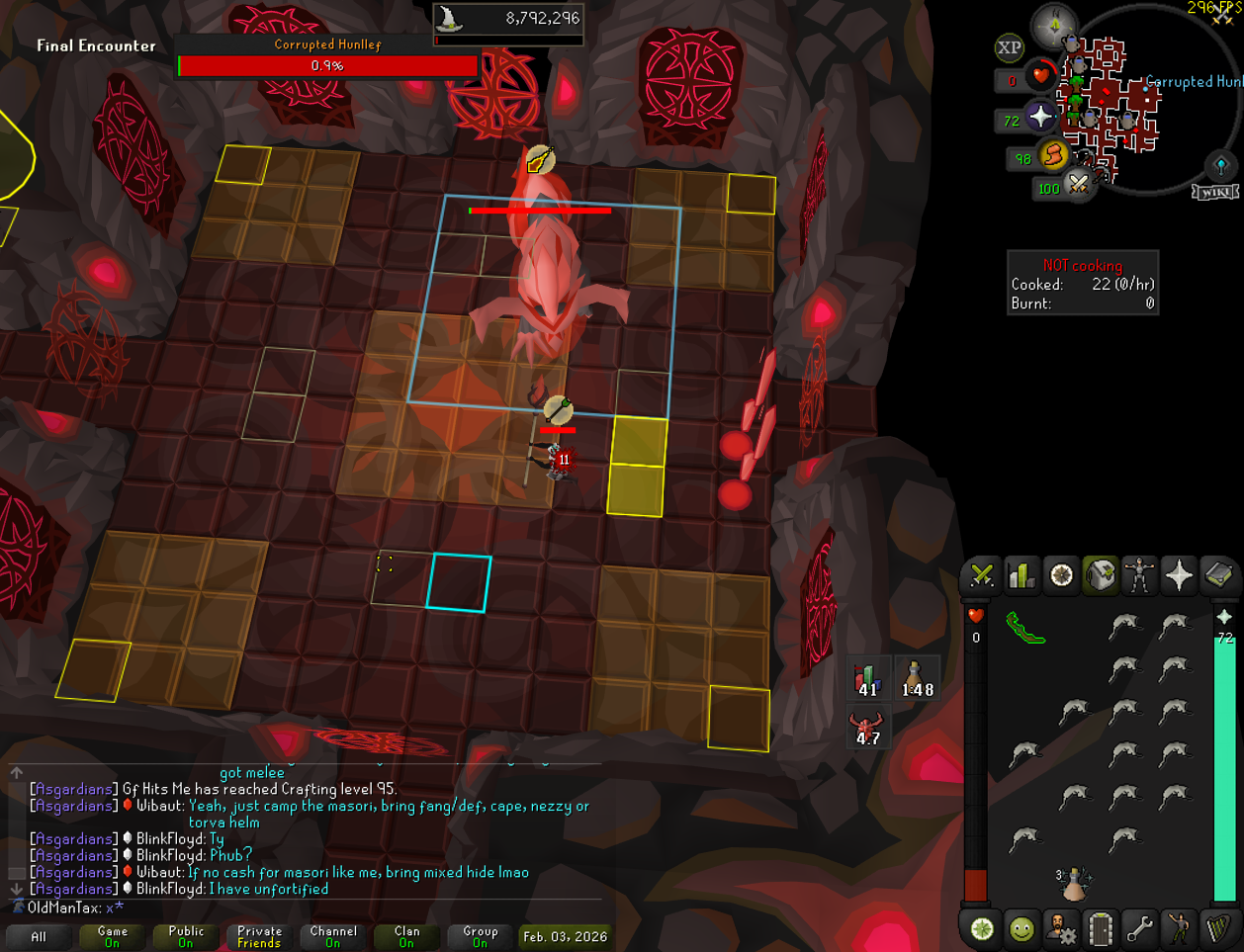Show the Worn Equipment tab
The width and height of the screenshot is (1244, 952).
tap(1139, 575)
